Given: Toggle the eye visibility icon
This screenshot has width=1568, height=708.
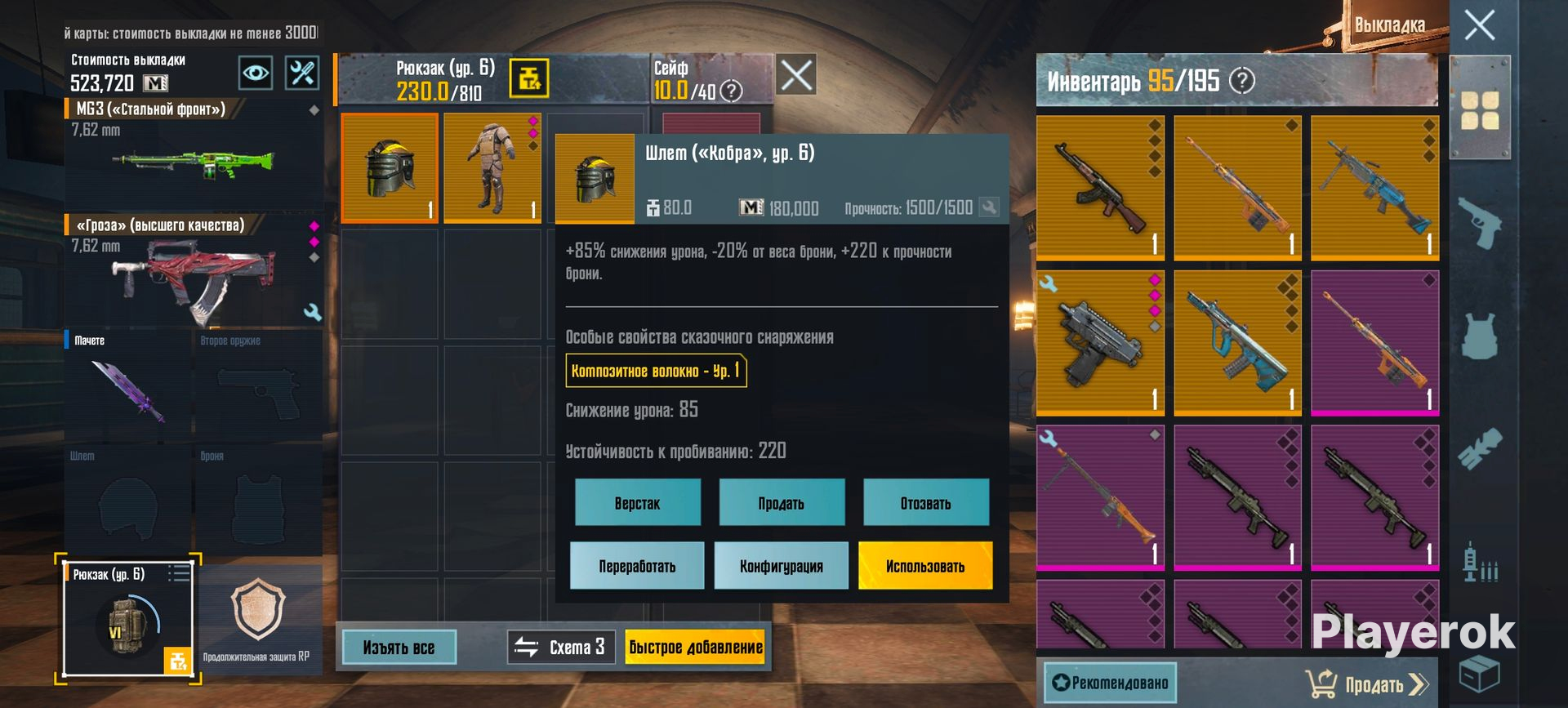Looking at the screenshot, I should pyautogui.click(x=256, y=73).
